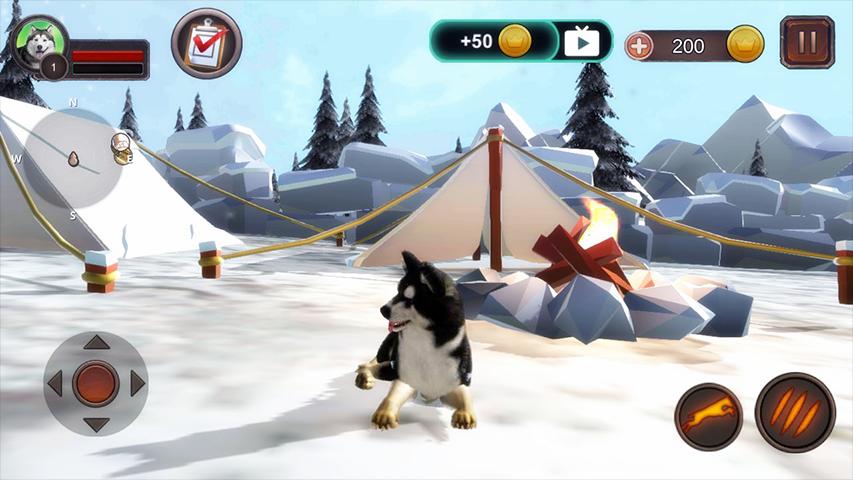This screenshot has width=853, height=480.
Task: Use the claw scratch attack
Action: (x=794, y=412)
